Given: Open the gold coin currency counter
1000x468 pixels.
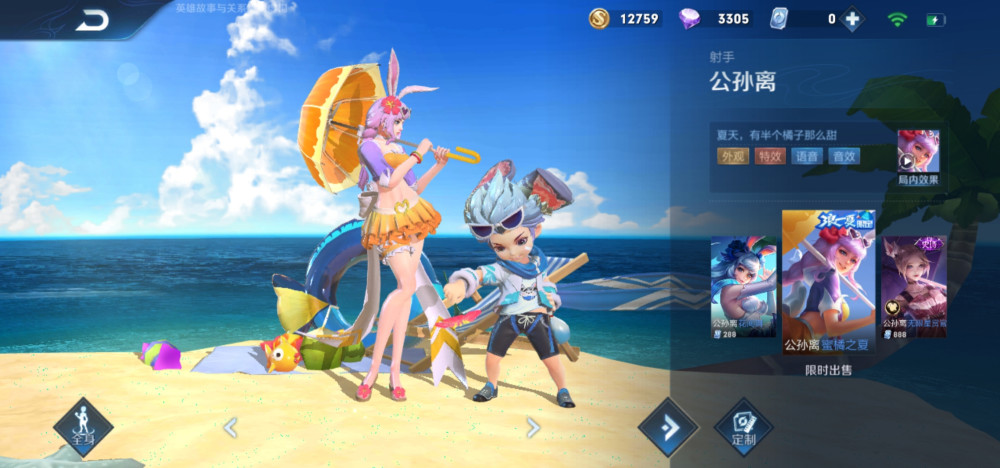Looking at the screenshot, I should pos(626,19).
